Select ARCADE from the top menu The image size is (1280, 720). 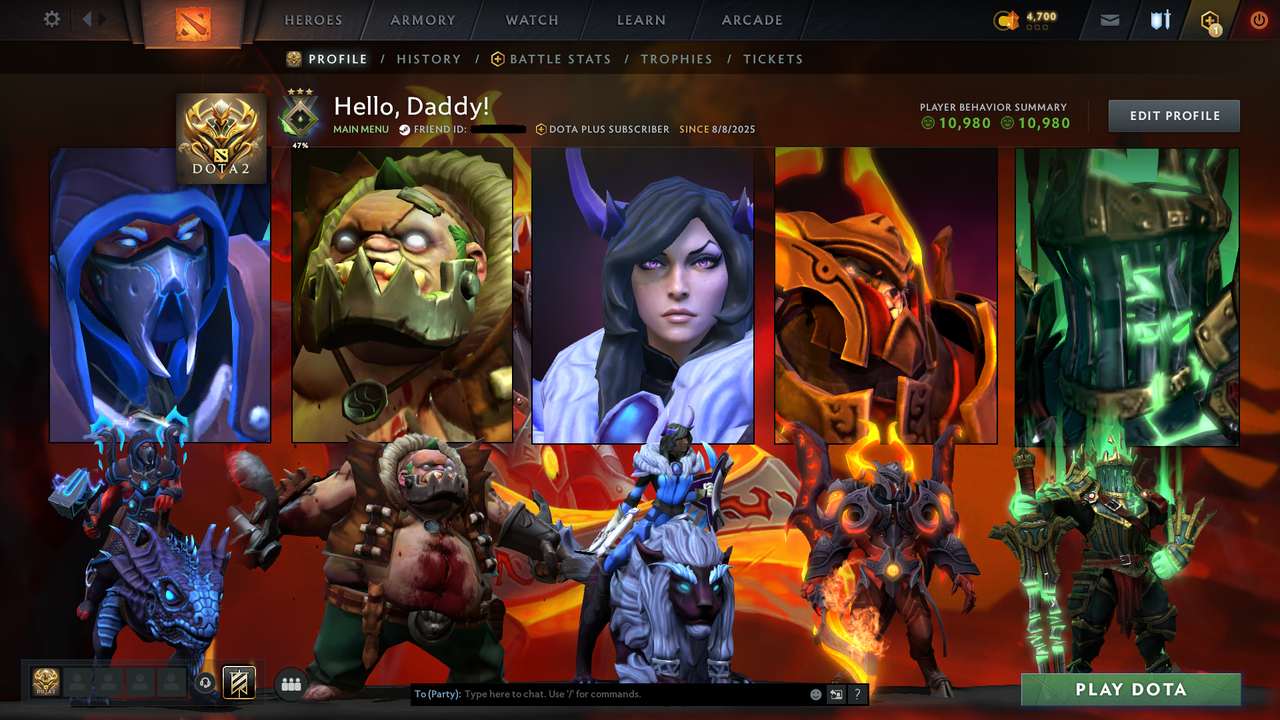click(751, 20)
